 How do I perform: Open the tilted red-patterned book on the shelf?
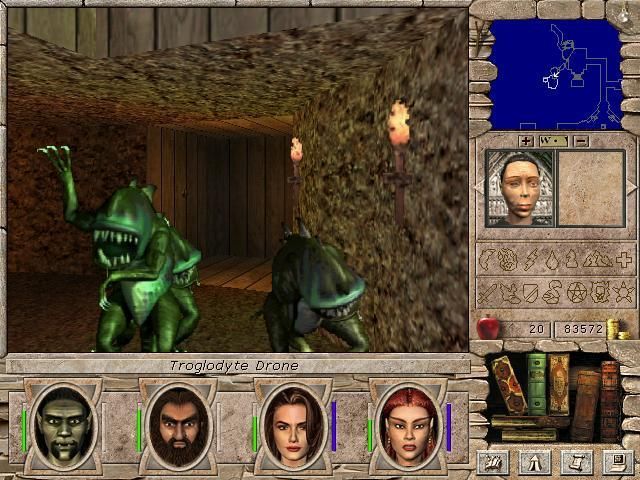tap(510, 384)
